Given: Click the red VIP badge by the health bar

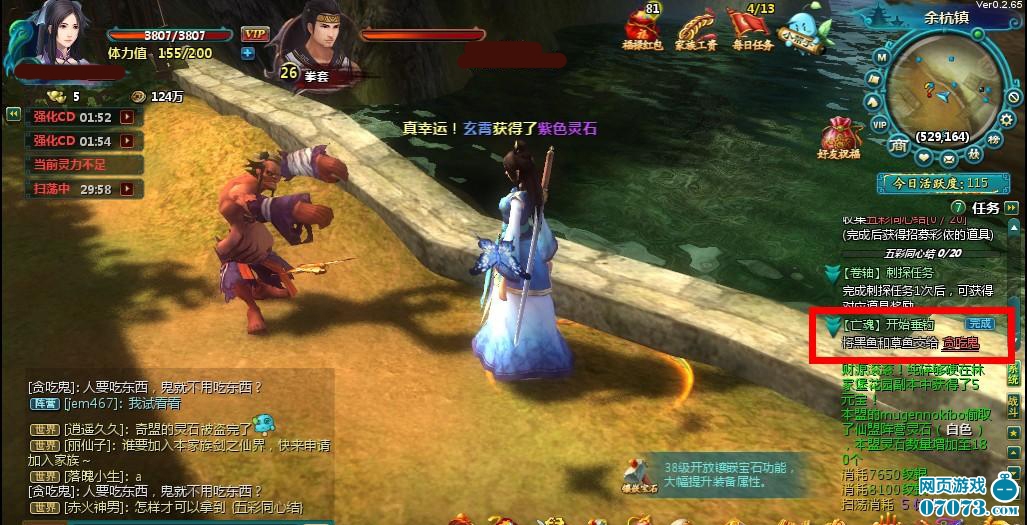Looking at the screenshot, I should (x=253, y=33).
